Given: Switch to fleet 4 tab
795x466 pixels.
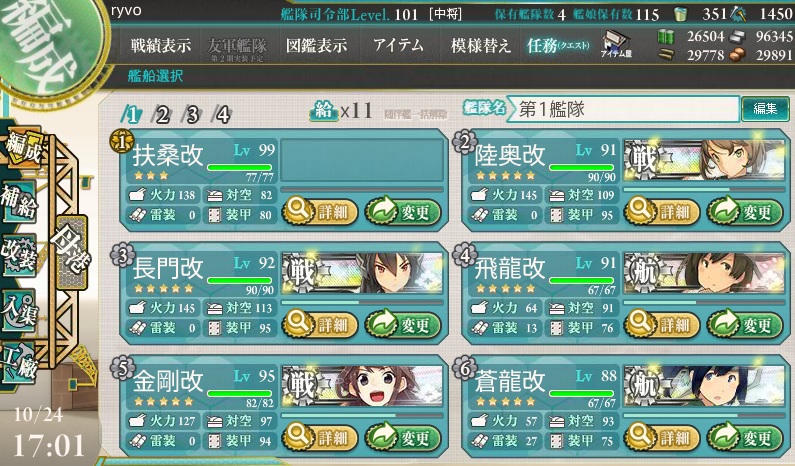Looking at the screenshot, I should [222, 114].
